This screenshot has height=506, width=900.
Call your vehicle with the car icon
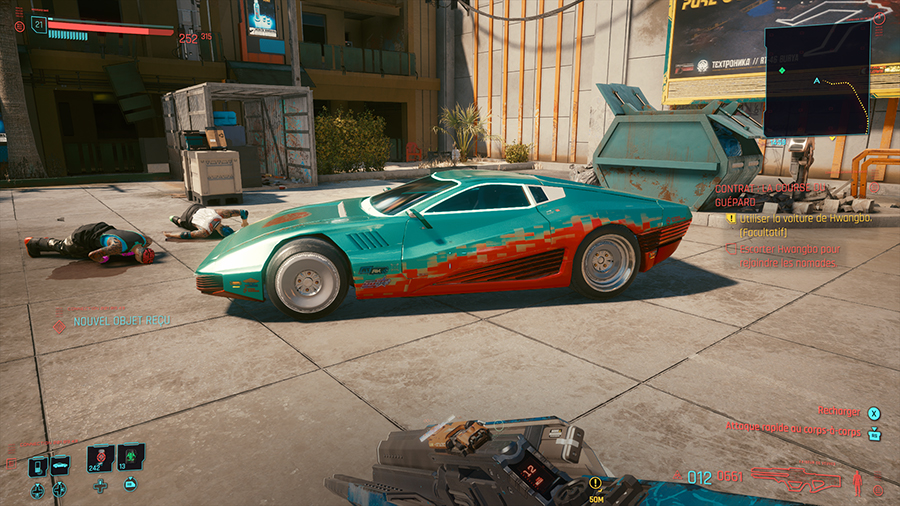coord(60,465)
